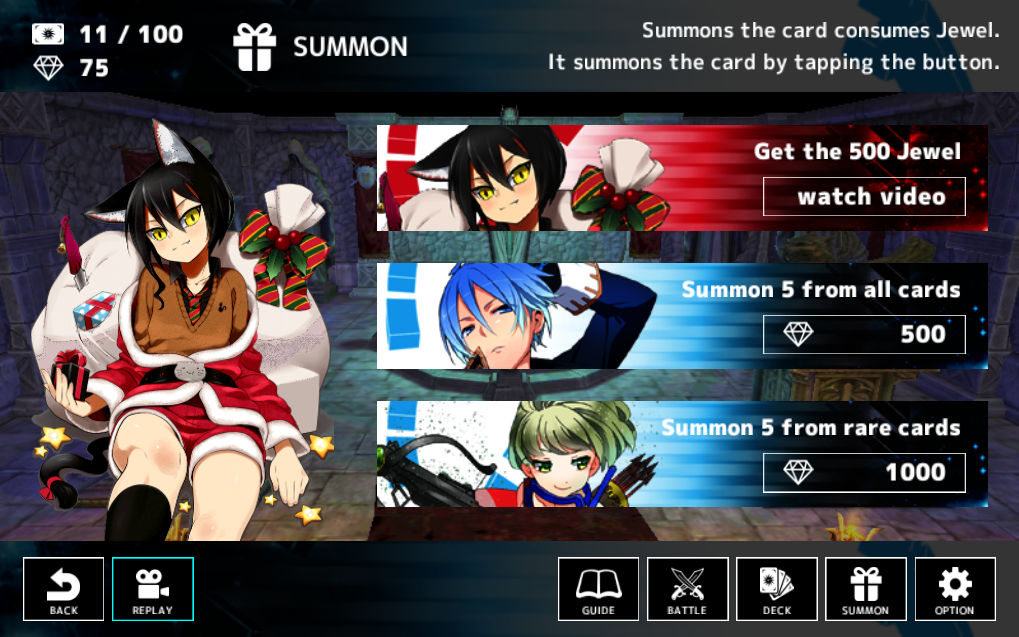Select the SUMMON button in bottom bar

[x=866, y=589]
